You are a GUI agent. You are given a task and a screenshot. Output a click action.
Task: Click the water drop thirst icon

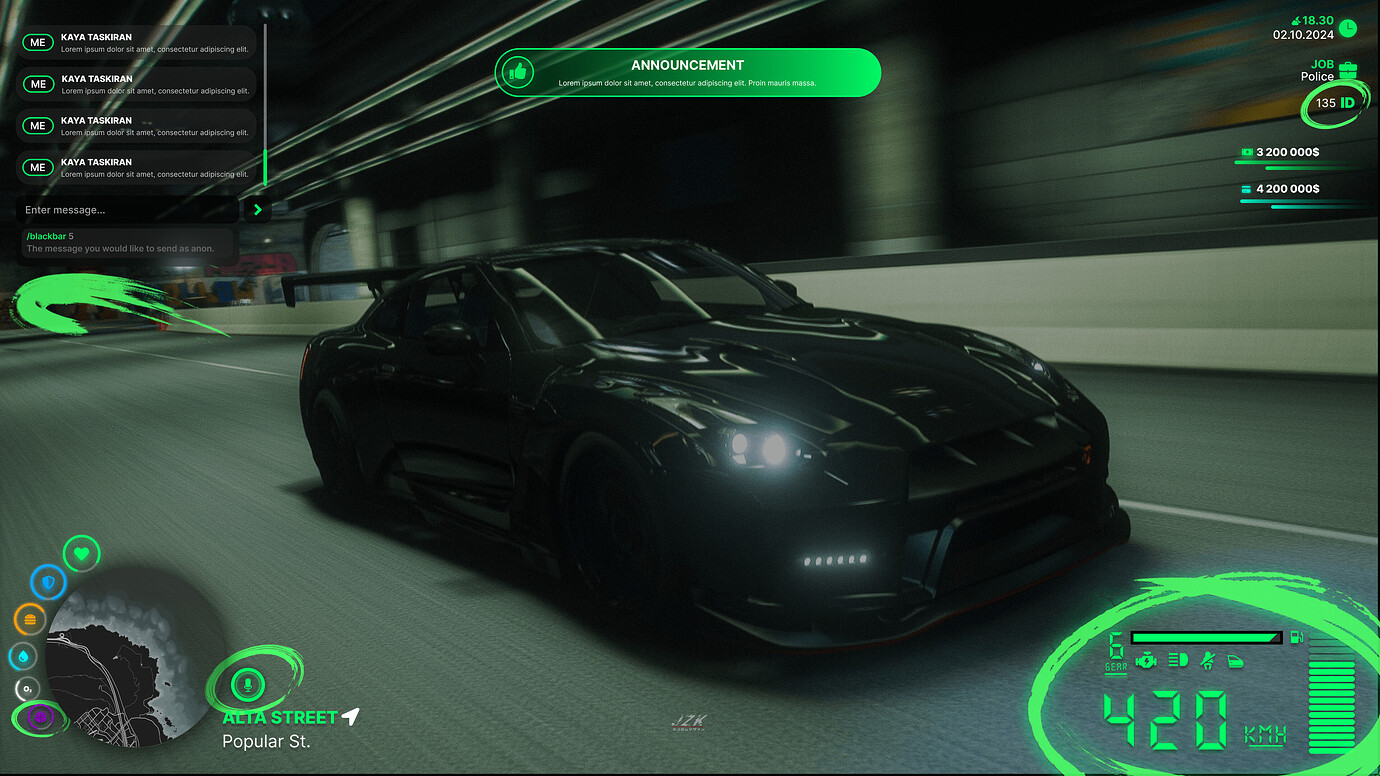pyautogui.click(x=22, y=656)
